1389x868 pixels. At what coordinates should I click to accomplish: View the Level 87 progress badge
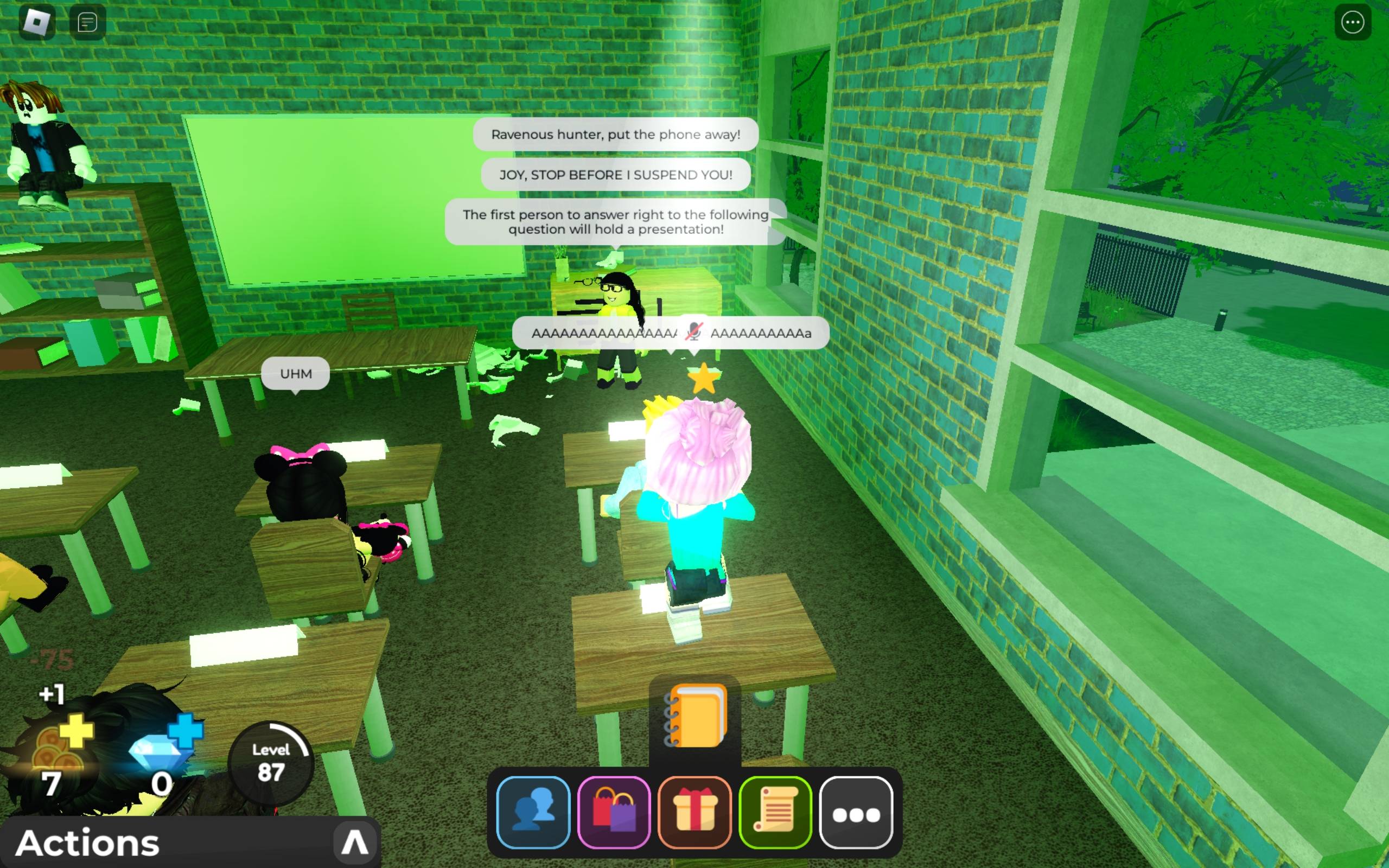270,762
